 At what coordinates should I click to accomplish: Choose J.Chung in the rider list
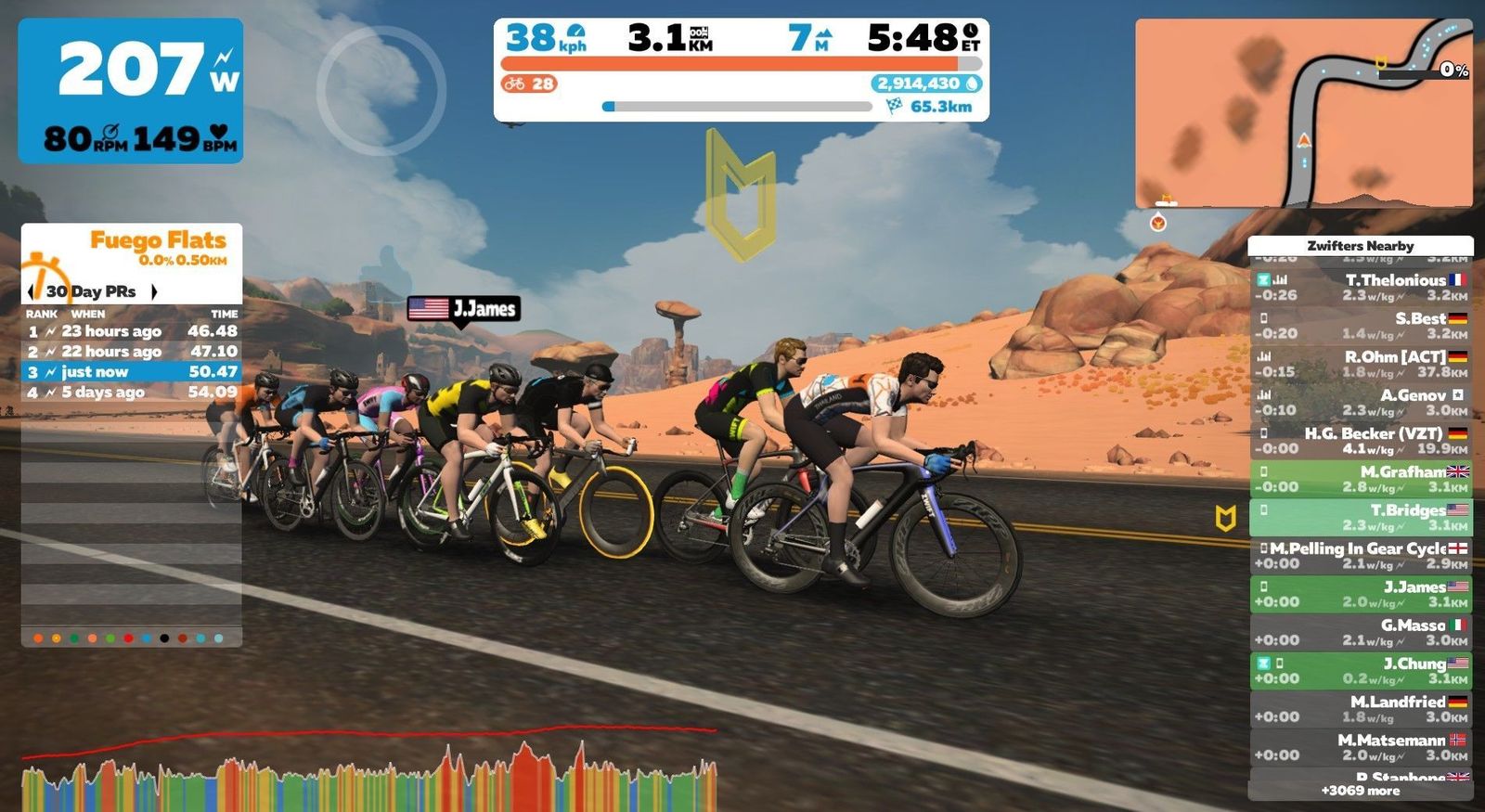(1361, 671)
